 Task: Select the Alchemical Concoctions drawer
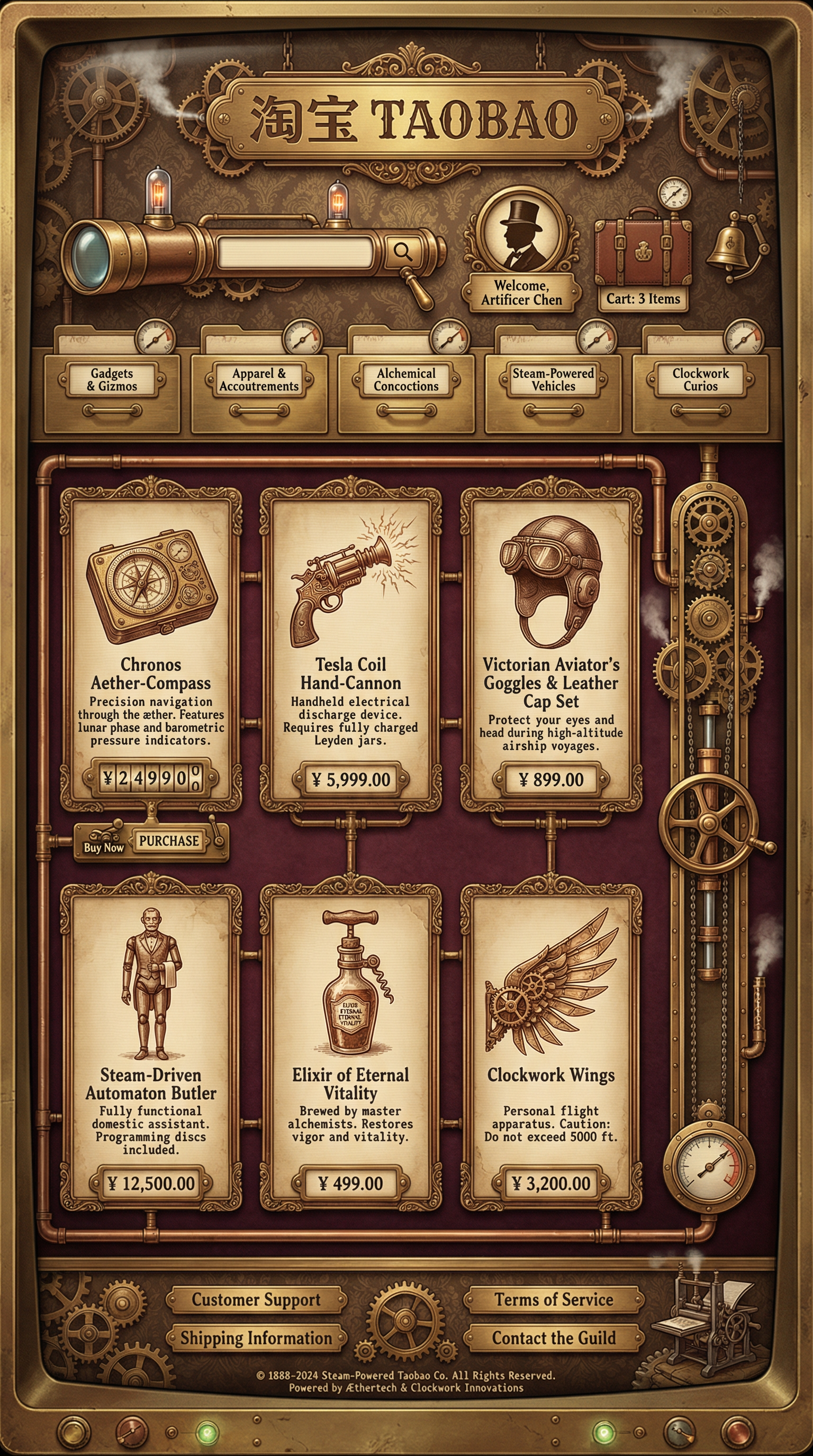pos(406,381)
